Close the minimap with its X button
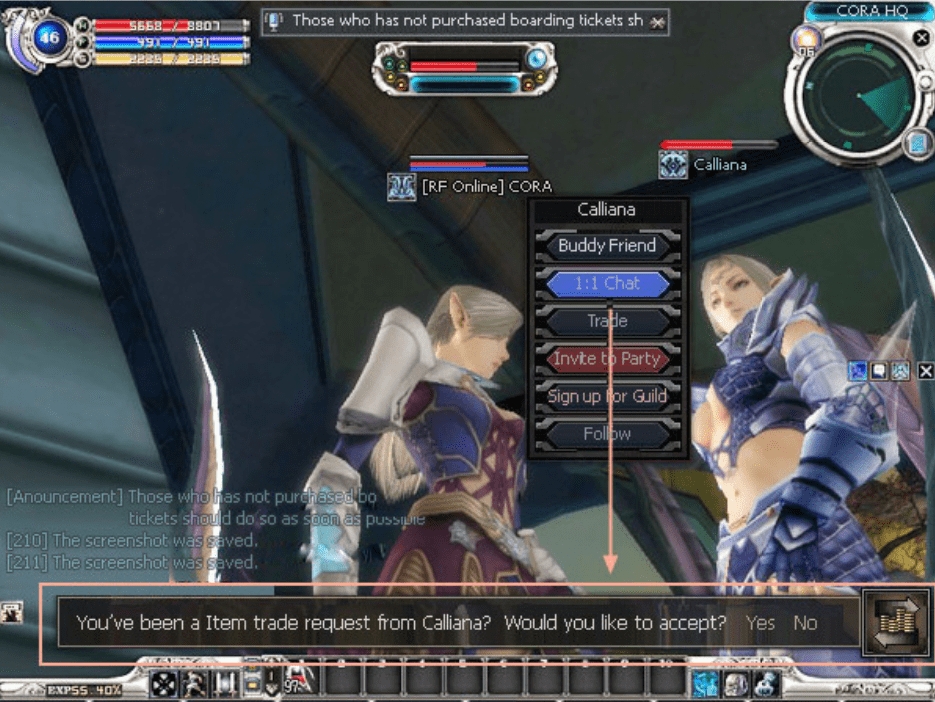The image size is (935, 702). 920,38
